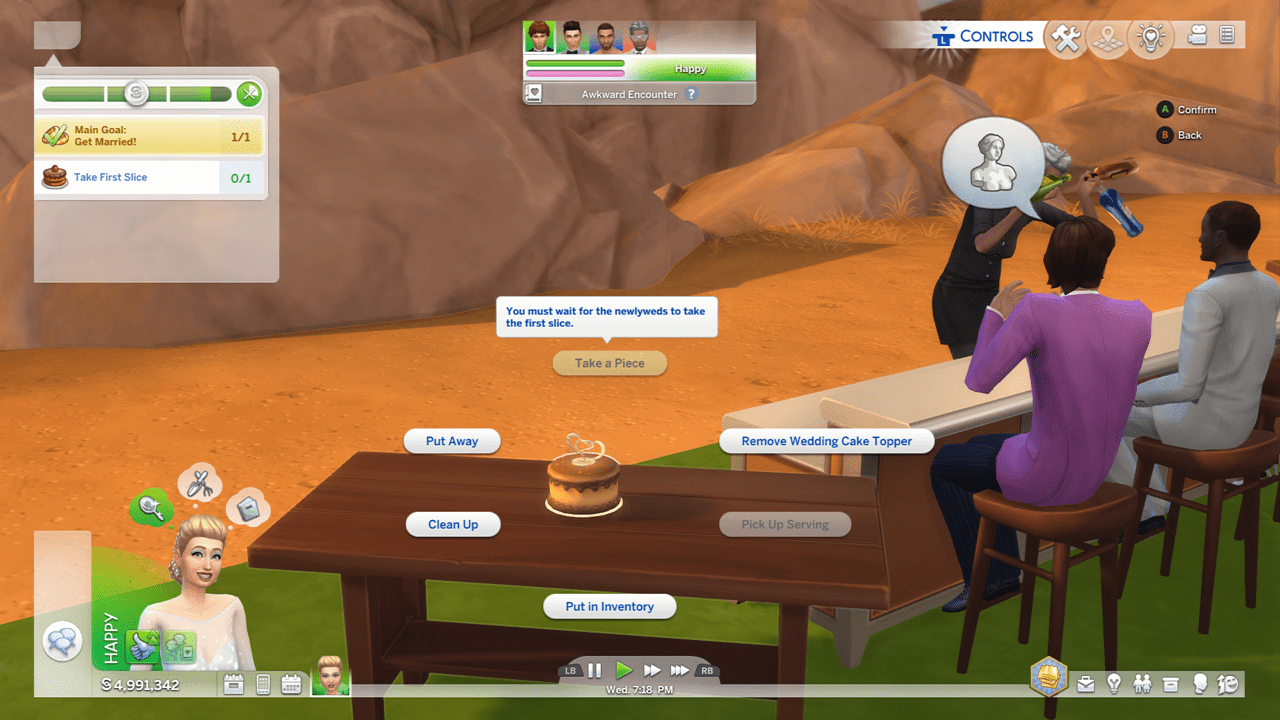Select the Take a Piece option

pyautogui.click(x=610, y=363)
